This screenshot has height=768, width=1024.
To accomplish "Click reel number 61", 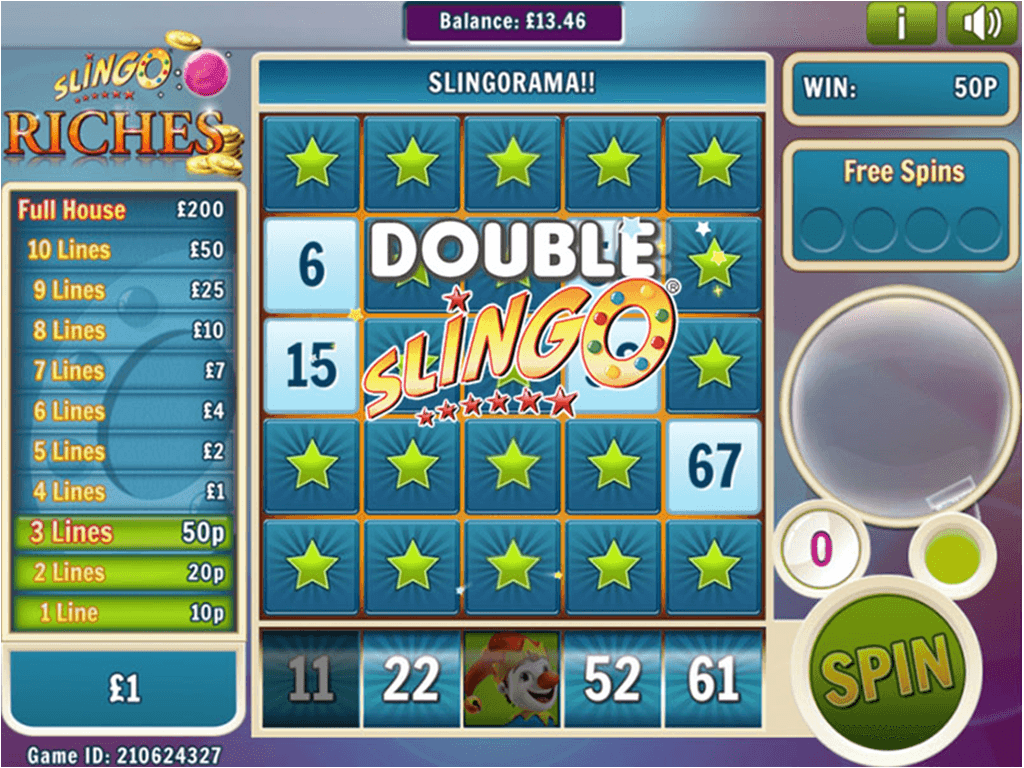I will (713, 680).
